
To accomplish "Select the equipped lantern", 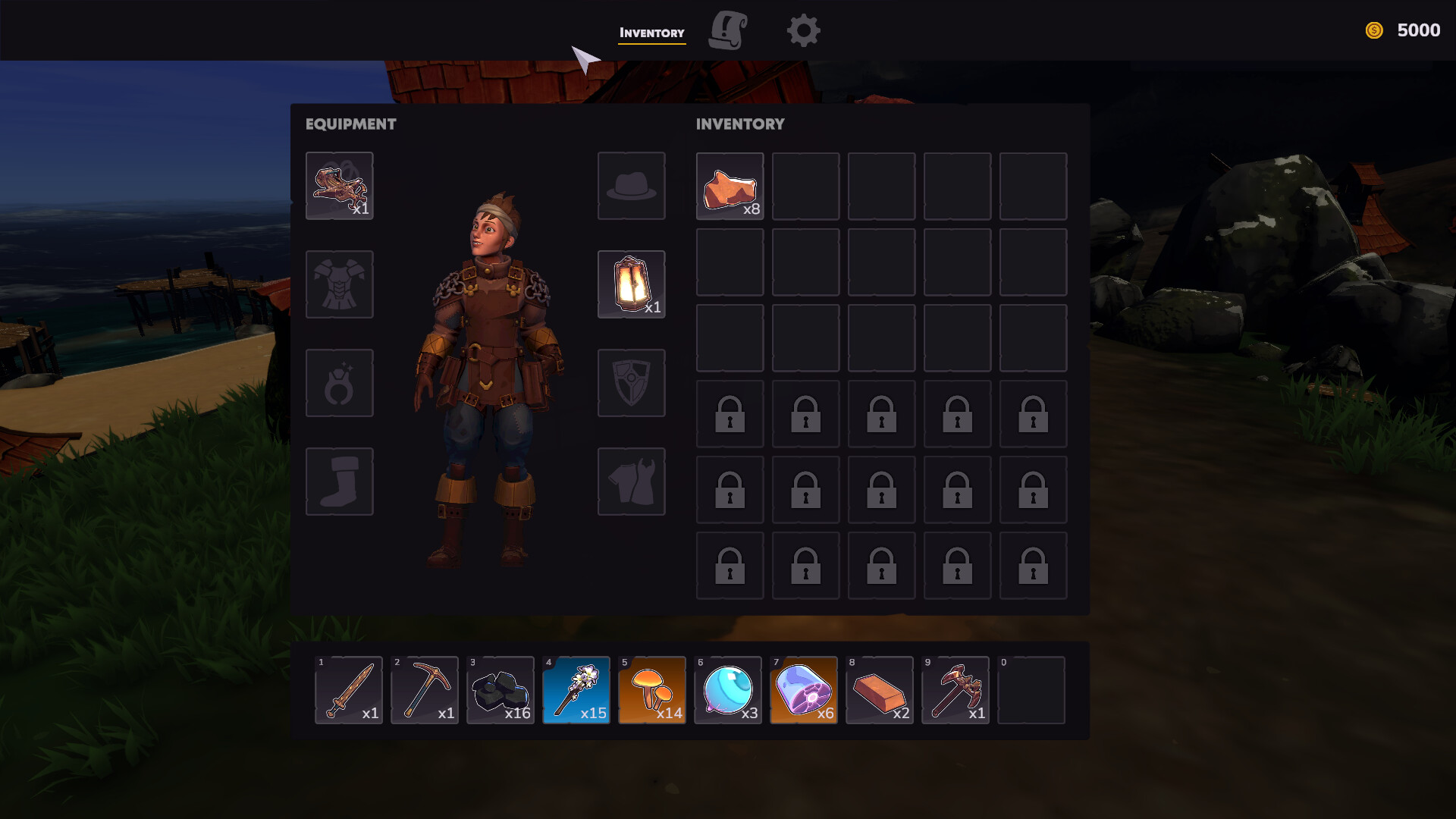I will (631, 284).
